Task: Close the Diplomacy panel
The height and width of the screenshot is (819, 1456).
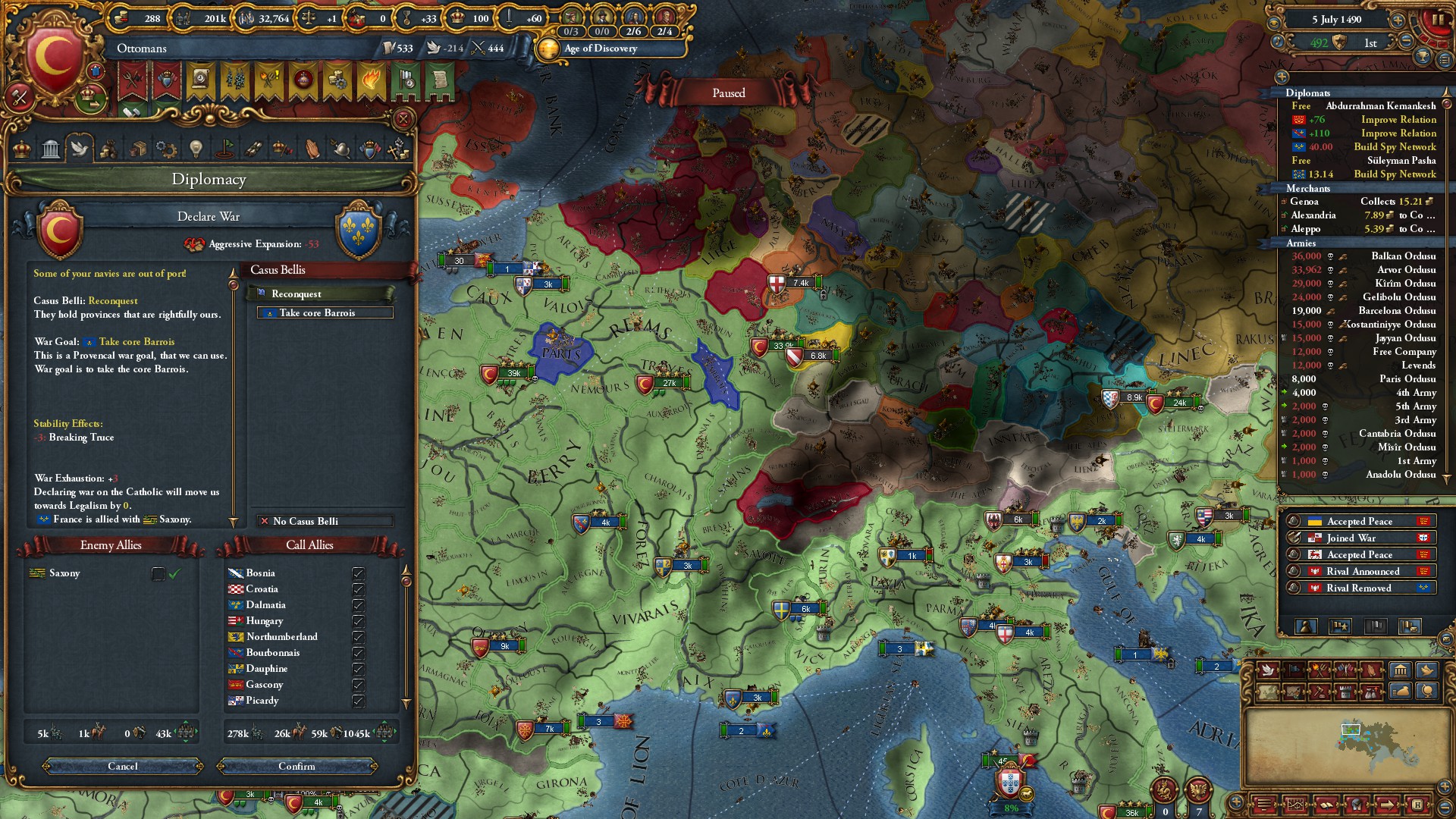Action: (403, 119)
